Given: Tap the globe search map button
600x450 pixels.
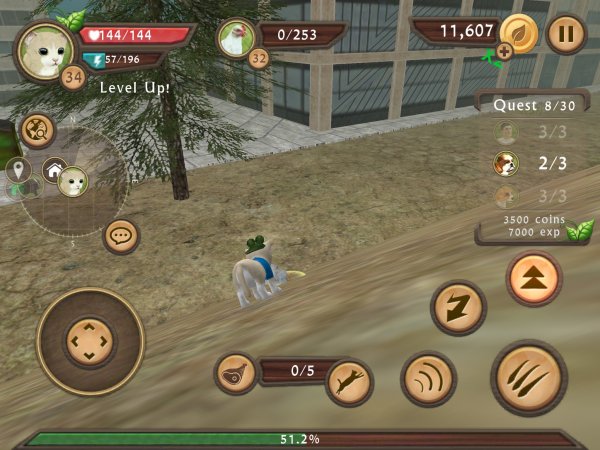Looking at the screenshot, I should coord(37,129).
